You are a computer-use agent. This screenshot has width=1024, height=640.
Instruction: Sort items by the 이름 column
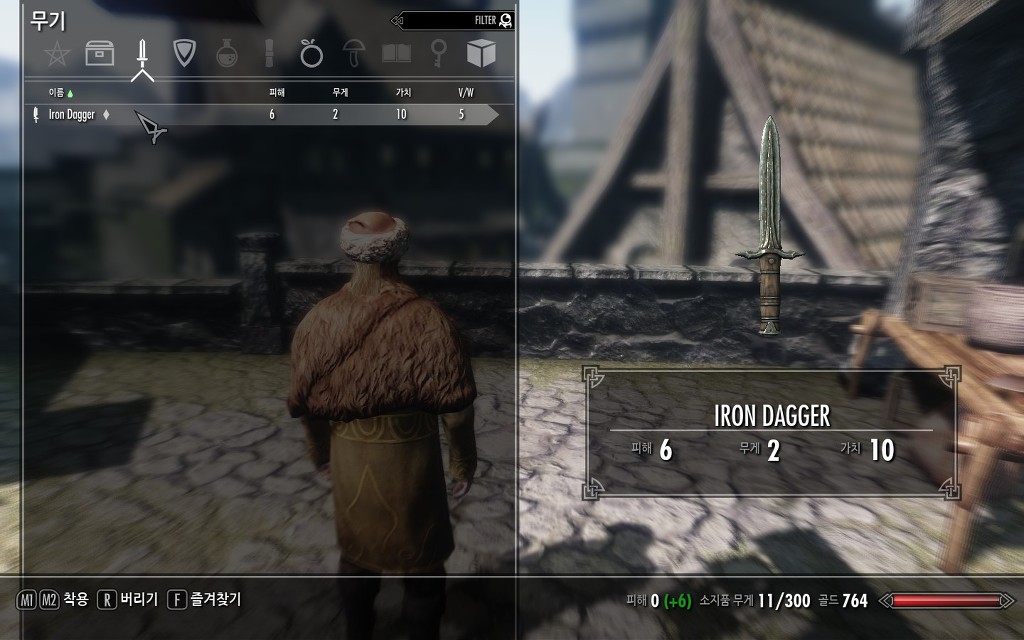tap(62, 92)
